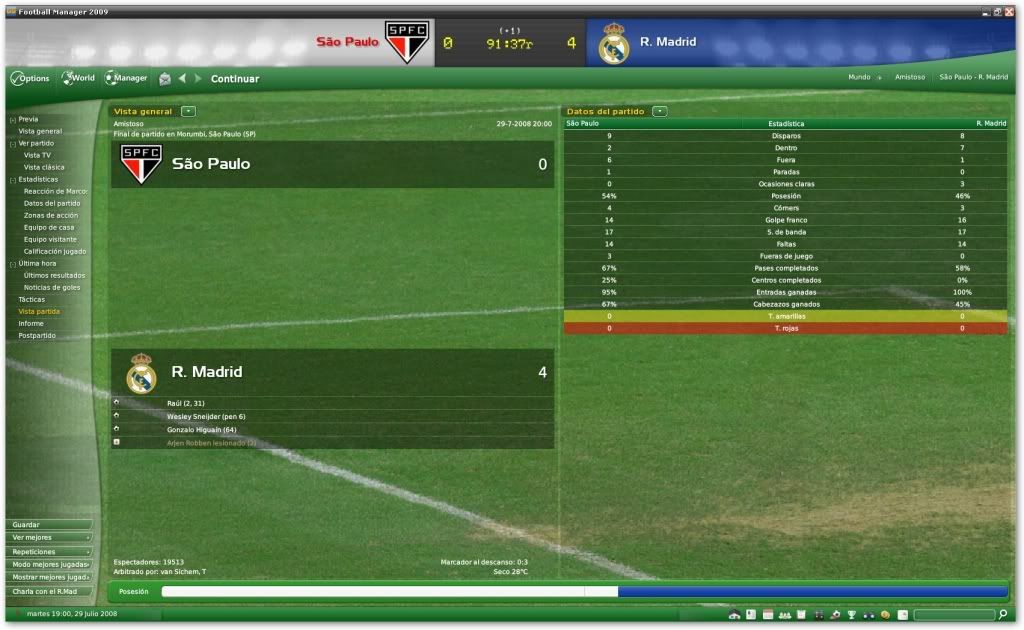
Task: Close the Football Manager window
Action: 1011,11
